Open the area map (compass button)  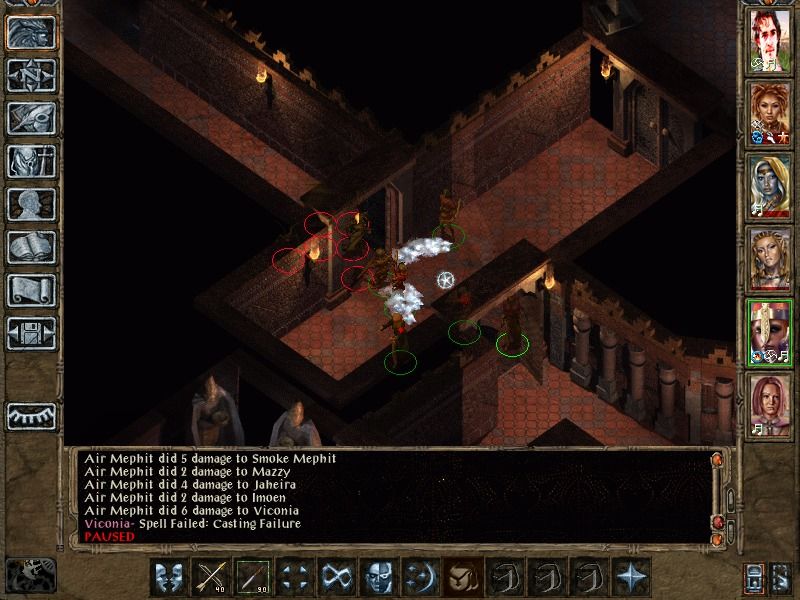tap(31, 75)
